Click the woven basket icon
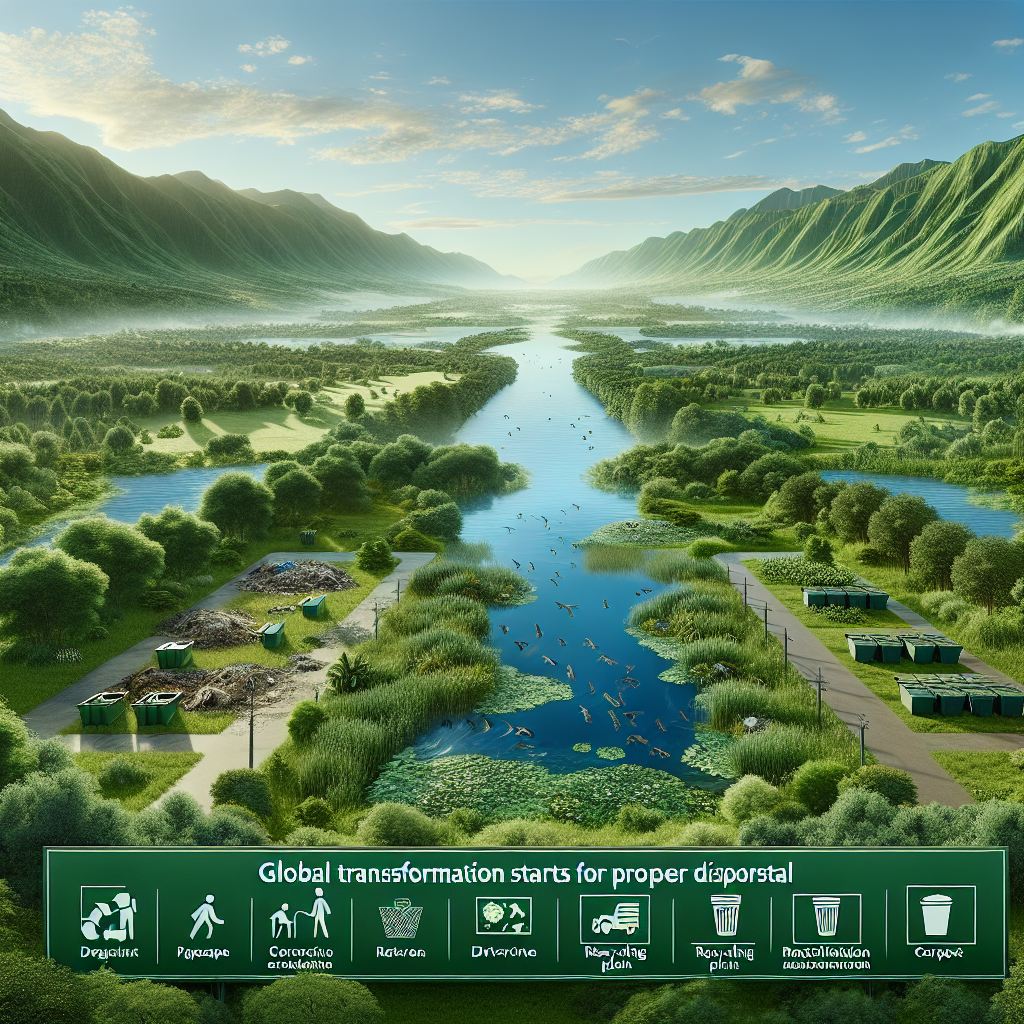This screenshot has width=1024, height=1024. (x=400, y=919)
